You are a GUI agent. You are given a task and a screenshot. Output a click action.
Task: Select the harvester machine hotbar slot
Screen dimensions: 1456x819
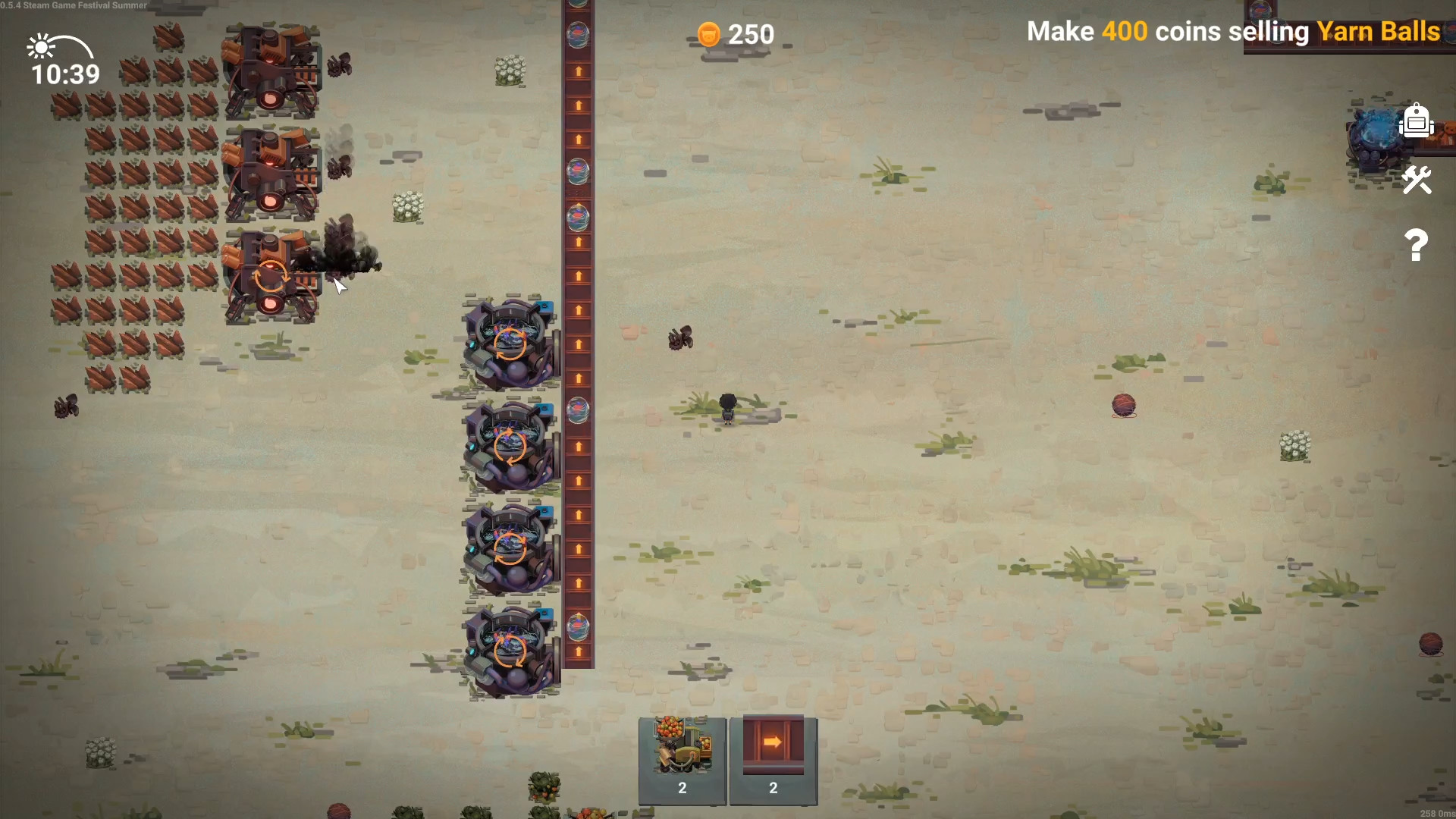pyautogui.click(x=682, y=759)
